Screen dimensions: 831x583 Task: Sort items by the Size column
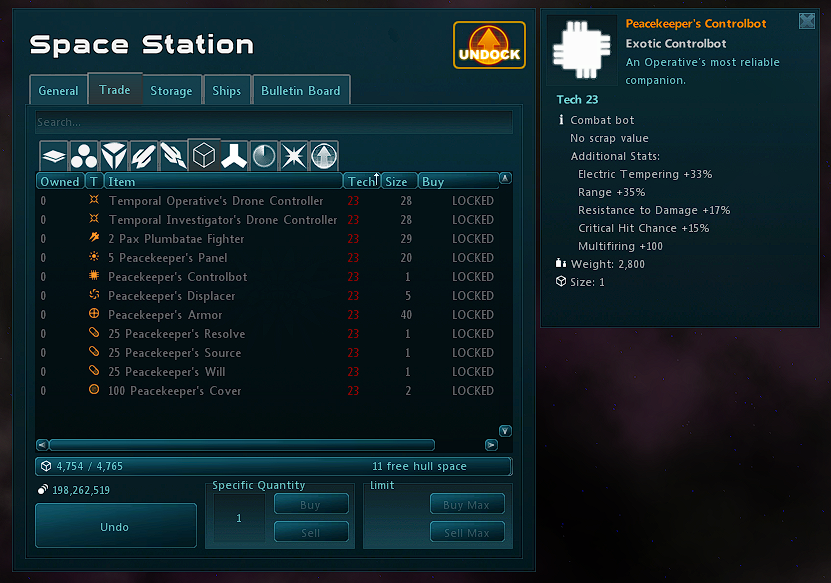(397, 182)
